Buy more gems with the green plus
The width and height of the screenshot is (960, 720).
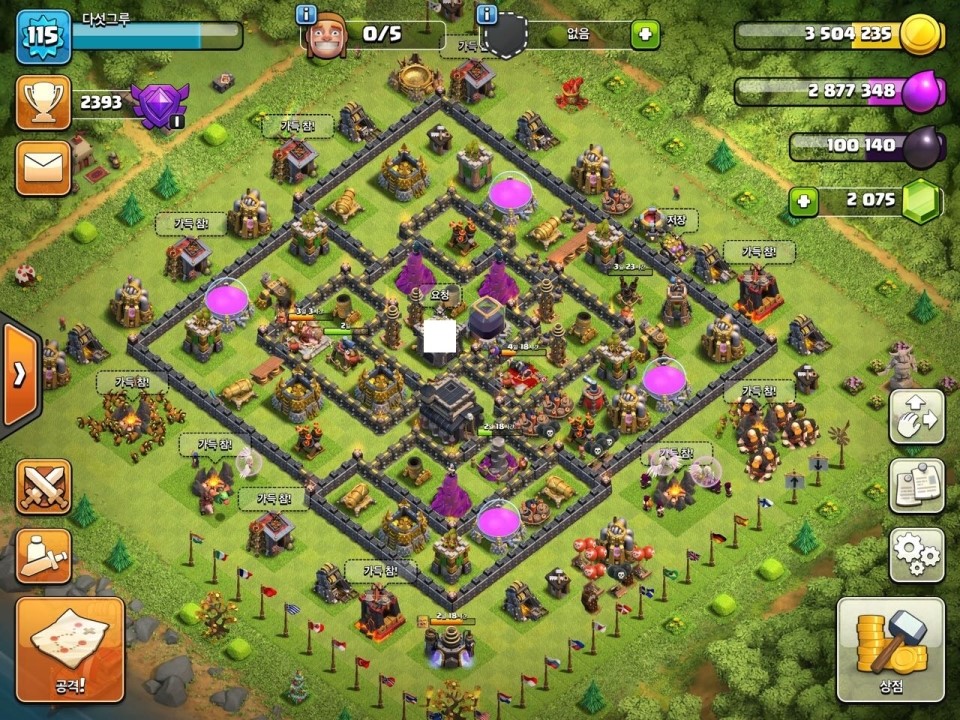pyautogui.click(x=802, y=200)
